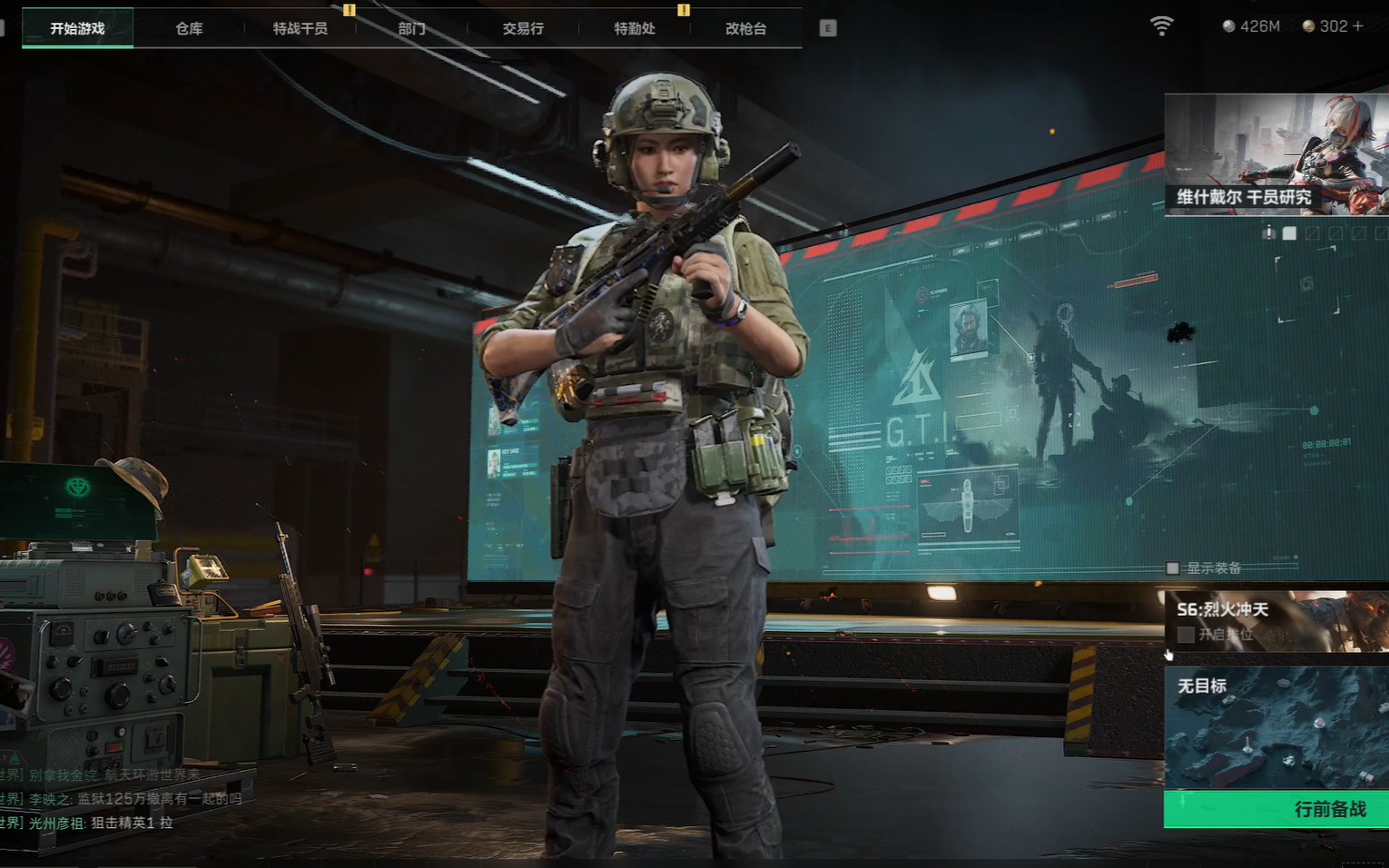This screenshot has height=868, width=1389.
Task: Select the 部门 department tab
Action: click(411, 28)
